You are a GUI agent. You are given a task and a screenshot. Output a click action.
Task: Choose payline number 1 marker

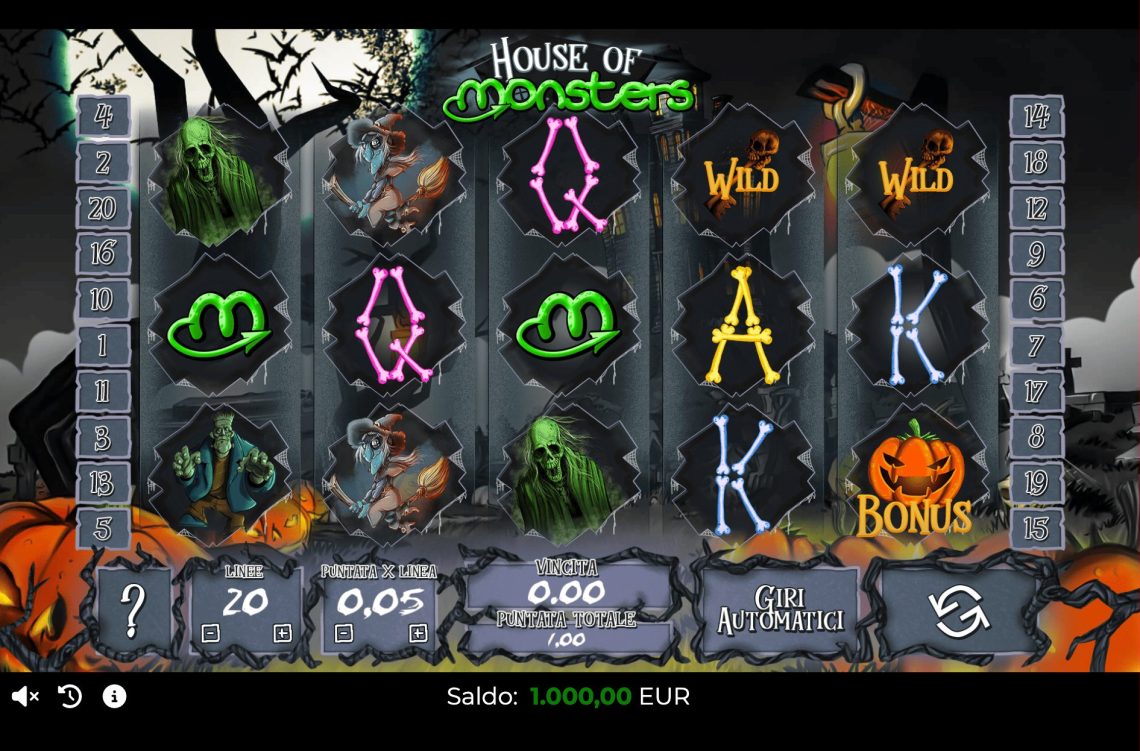(103, 346)
